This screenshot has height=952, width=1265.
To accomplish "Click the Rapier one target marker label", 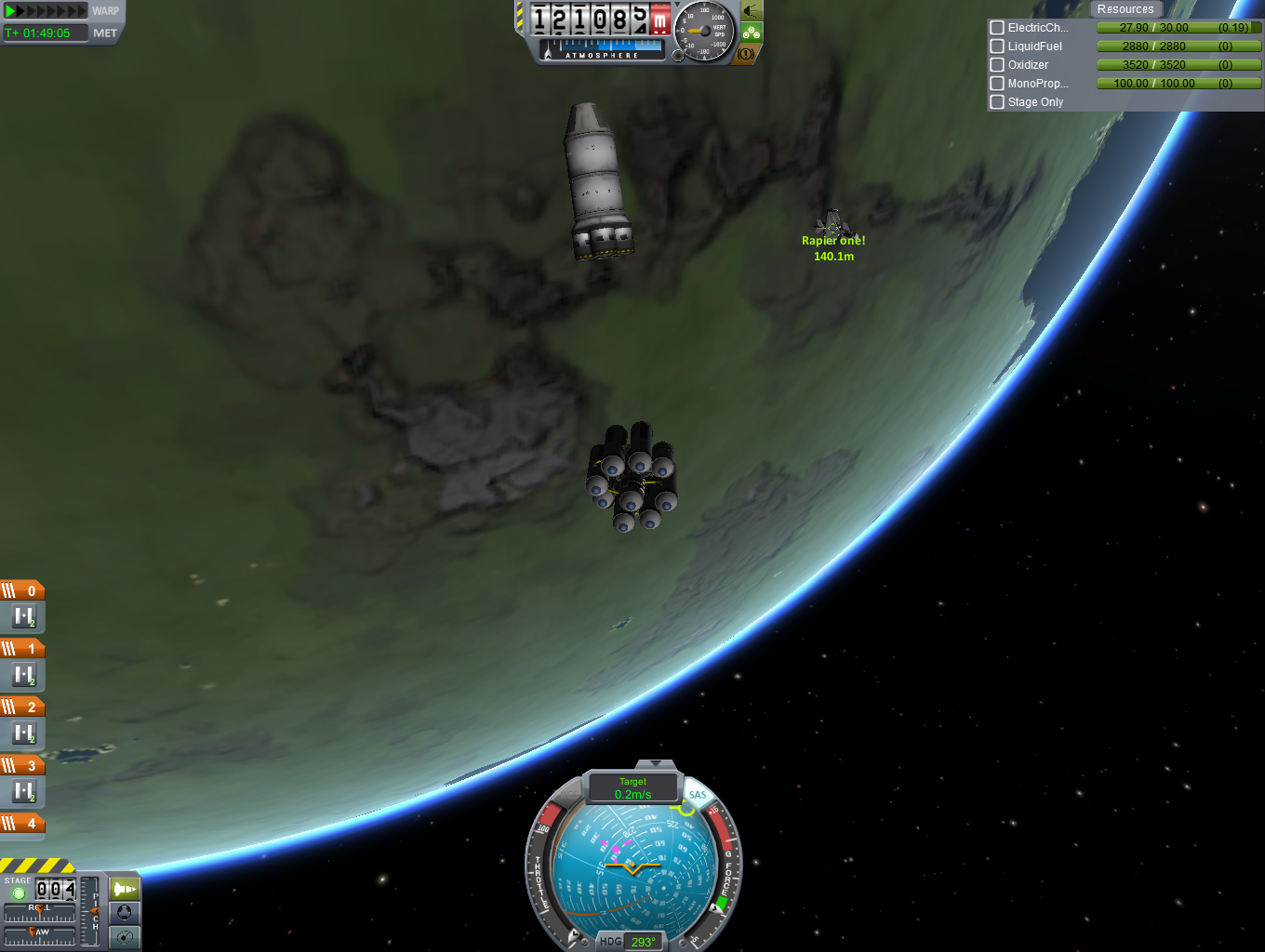I will [x=833, y=241].
